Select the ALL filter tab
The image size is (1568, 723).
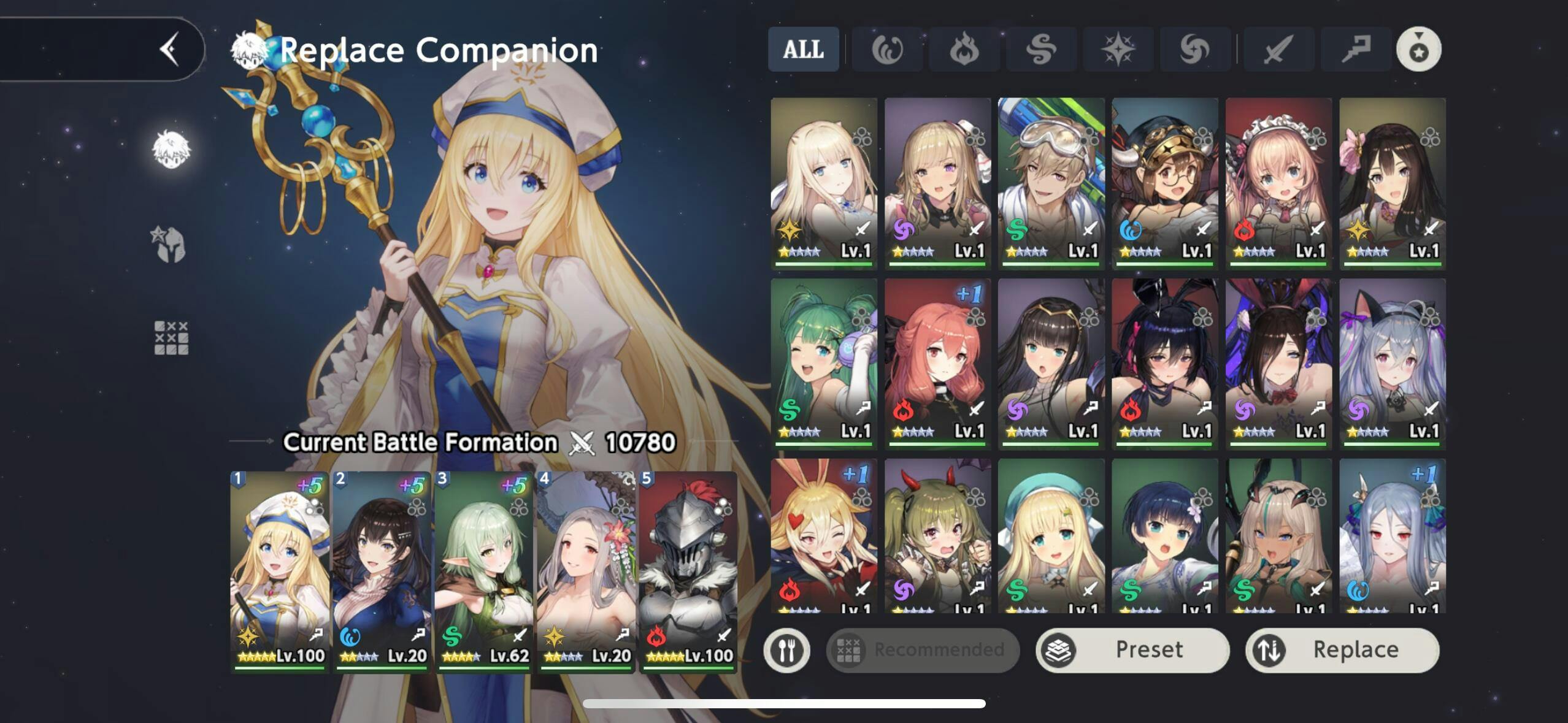click(803, 49)
